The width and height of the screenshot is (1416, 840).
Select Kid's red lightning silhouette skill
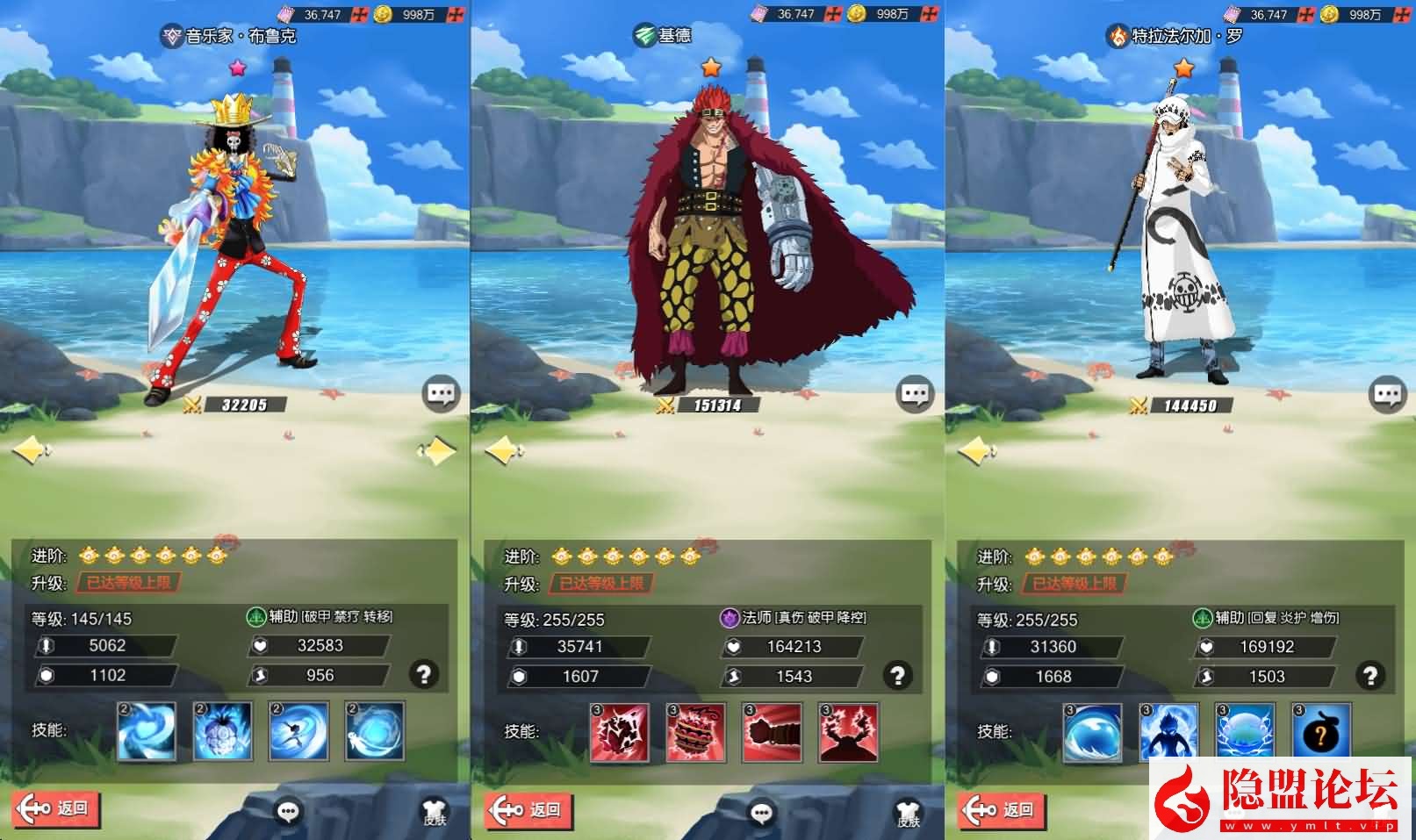click(848, 732)
